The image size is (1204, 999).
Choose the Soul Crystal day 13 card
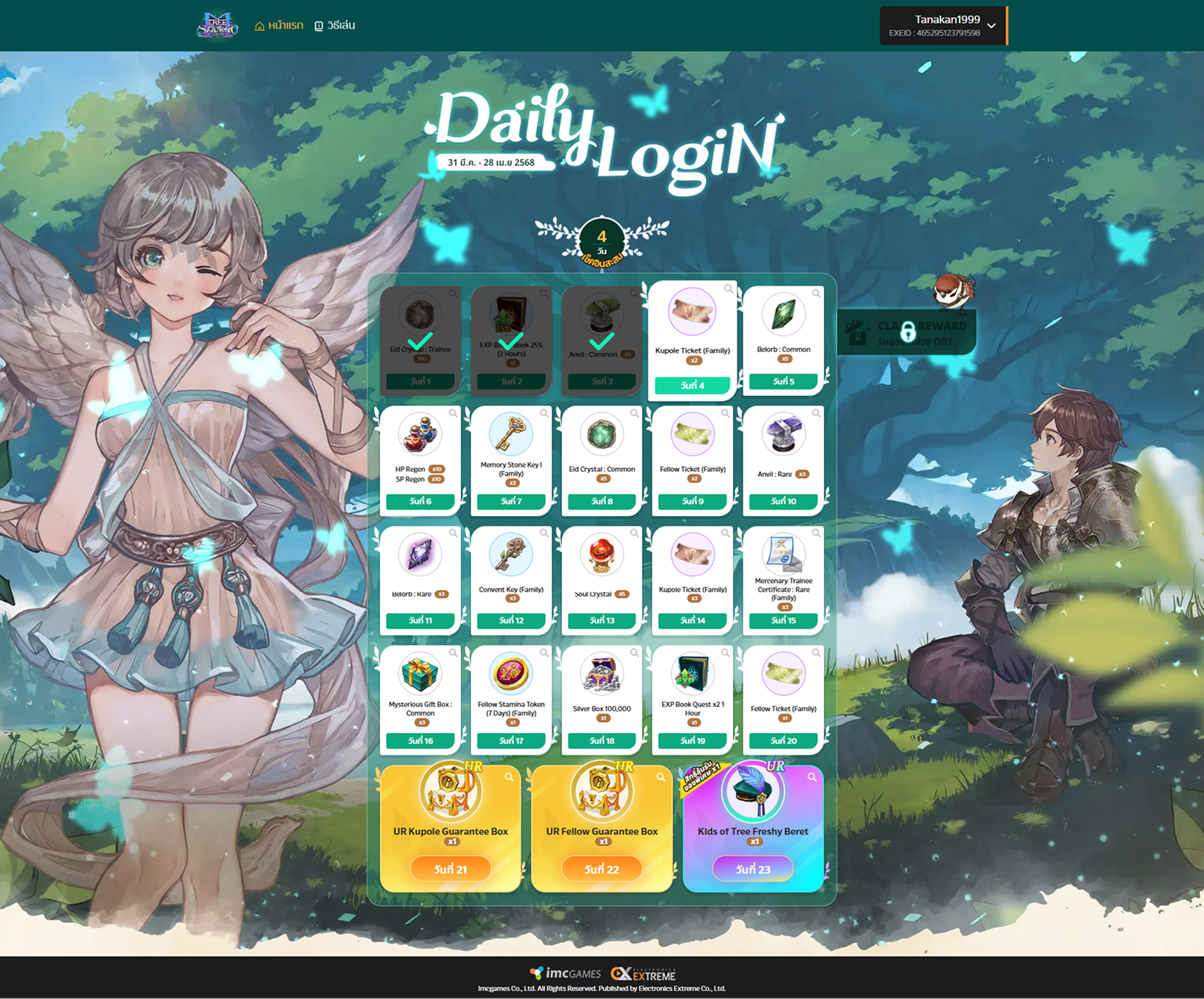[602, 579]
